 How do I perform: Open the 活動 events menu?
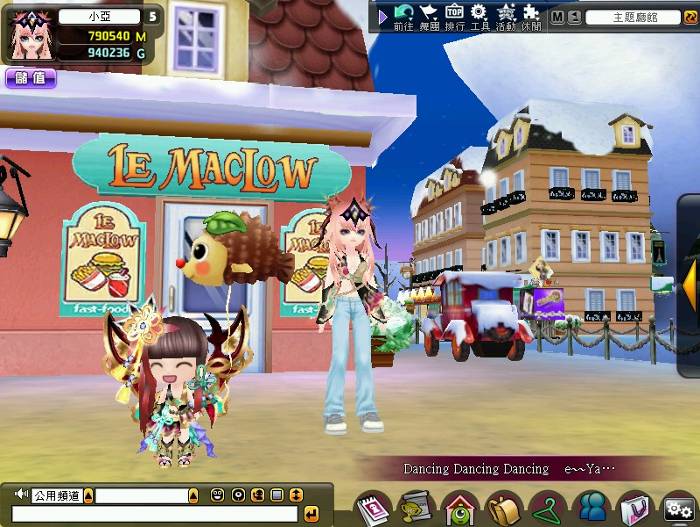coord(506,16)
